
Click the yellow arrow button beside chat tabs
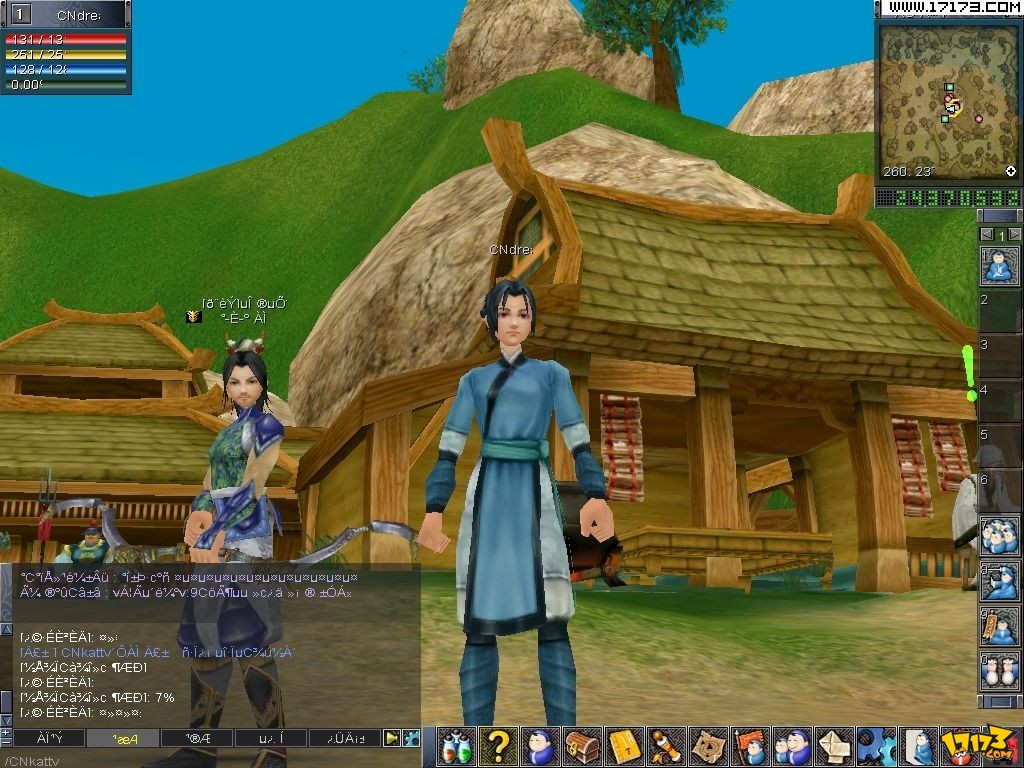point(392,738)
